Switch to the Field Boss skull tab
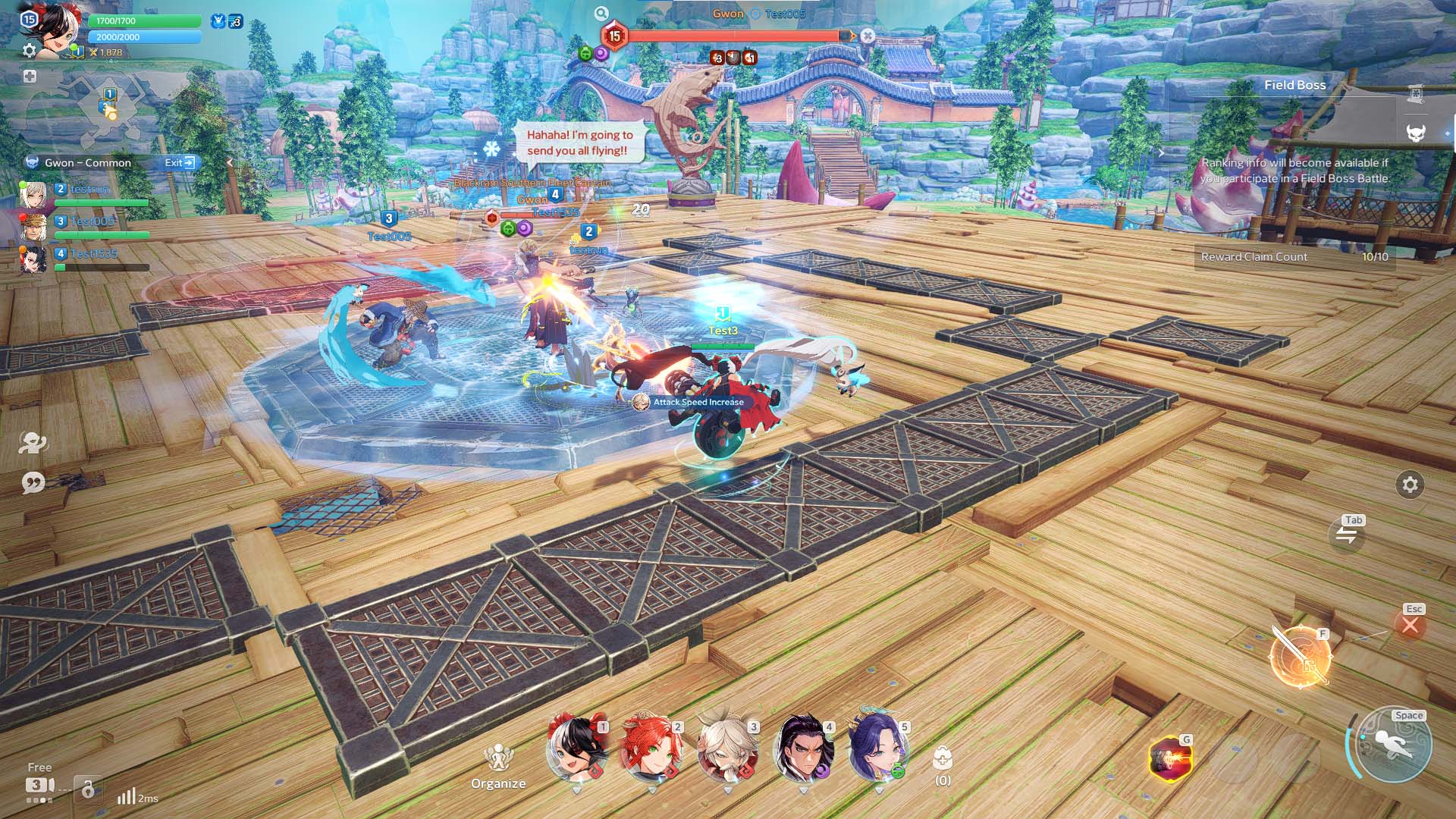 tap(1417, 133)
